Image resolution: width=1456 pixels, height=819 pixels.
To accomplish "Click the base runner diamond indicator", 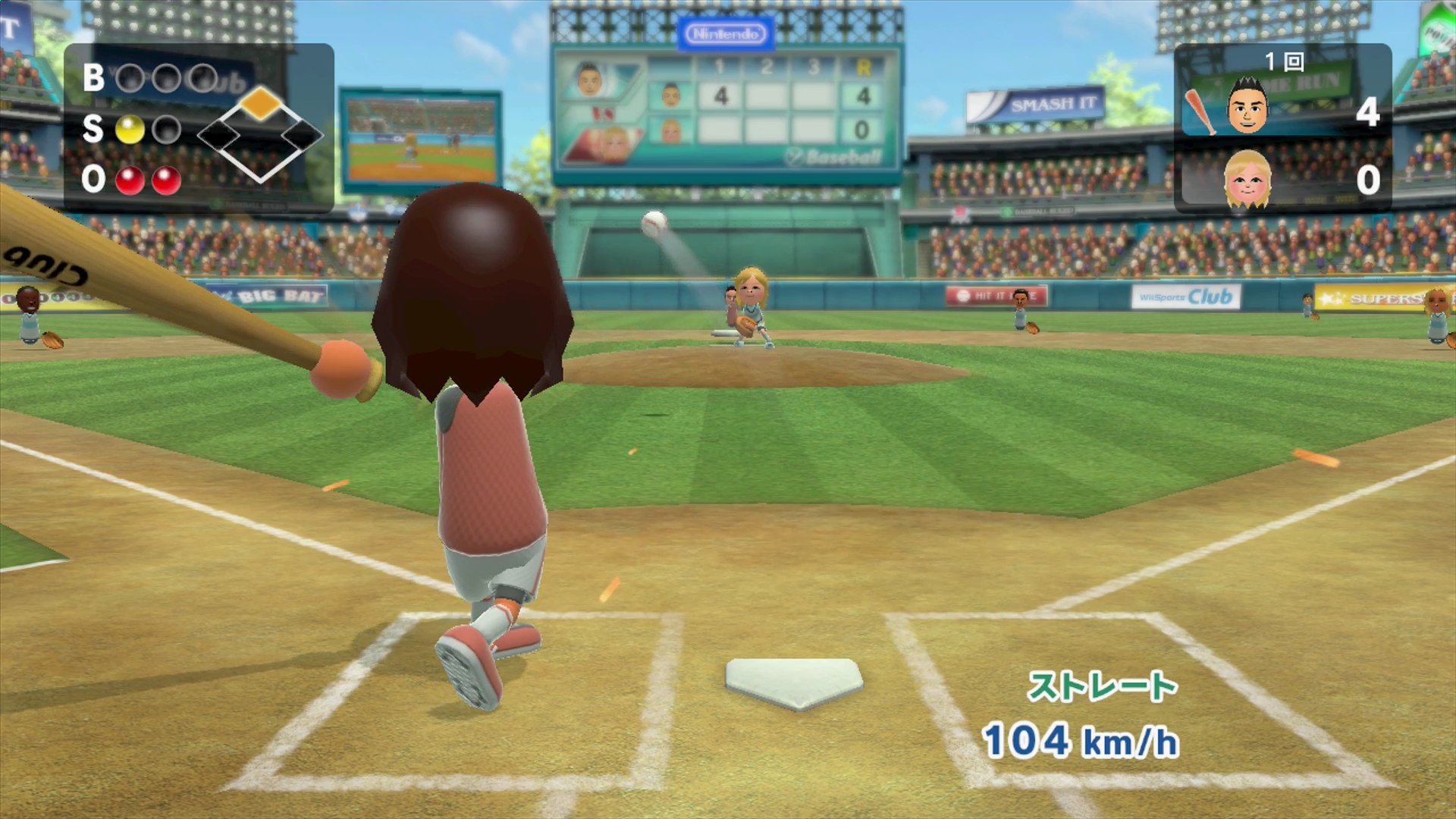I will [x=259, y=135].
